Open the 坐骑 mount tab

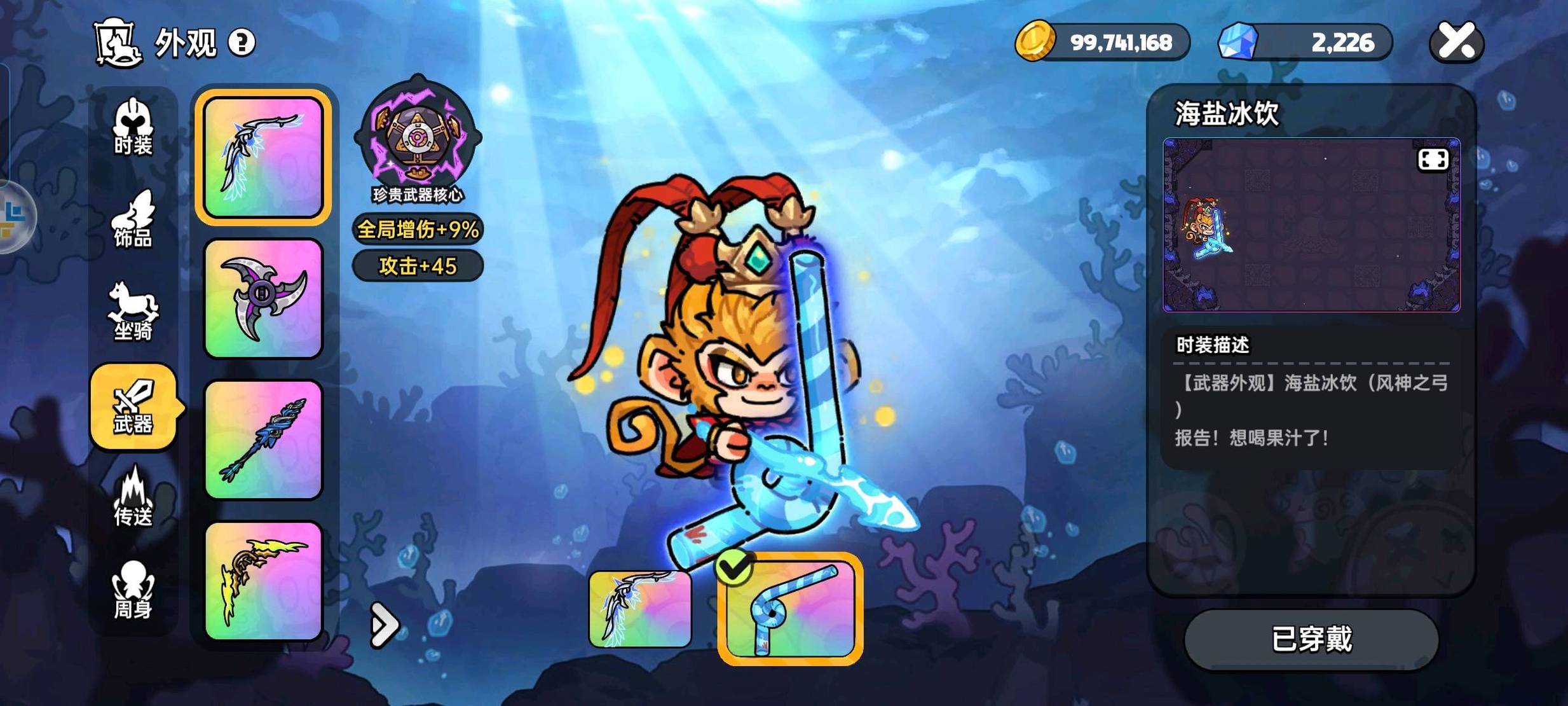[x=133, y=313]
